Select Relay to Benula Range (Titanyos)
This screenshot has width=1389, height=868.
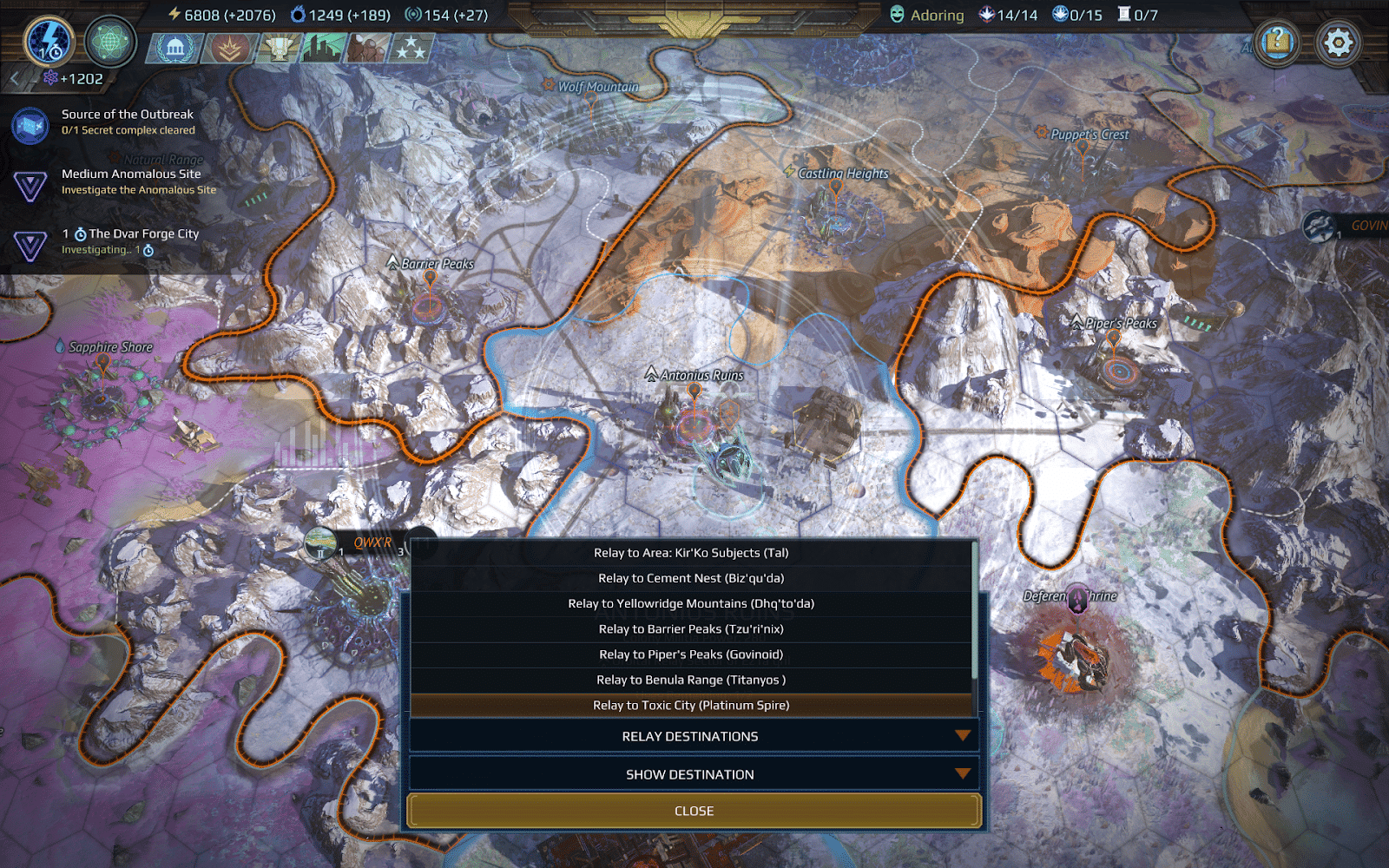click(x=691, y=680)
